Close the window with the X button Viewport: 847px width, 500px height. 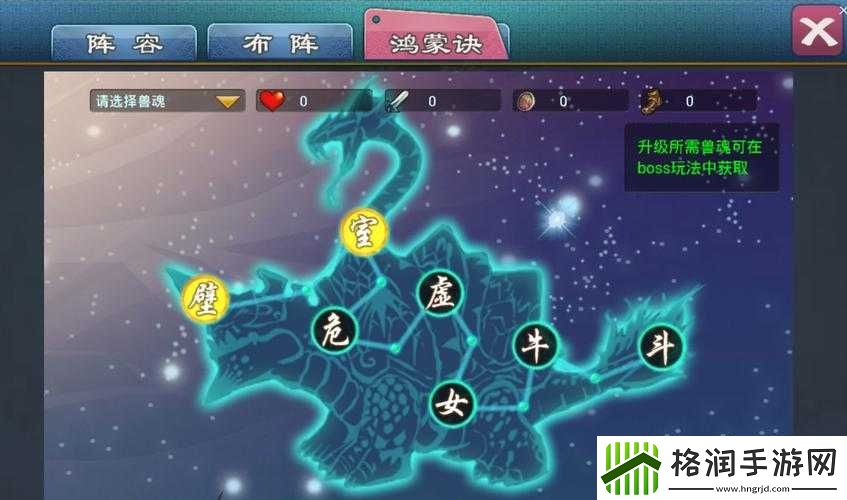click(817, 30)
